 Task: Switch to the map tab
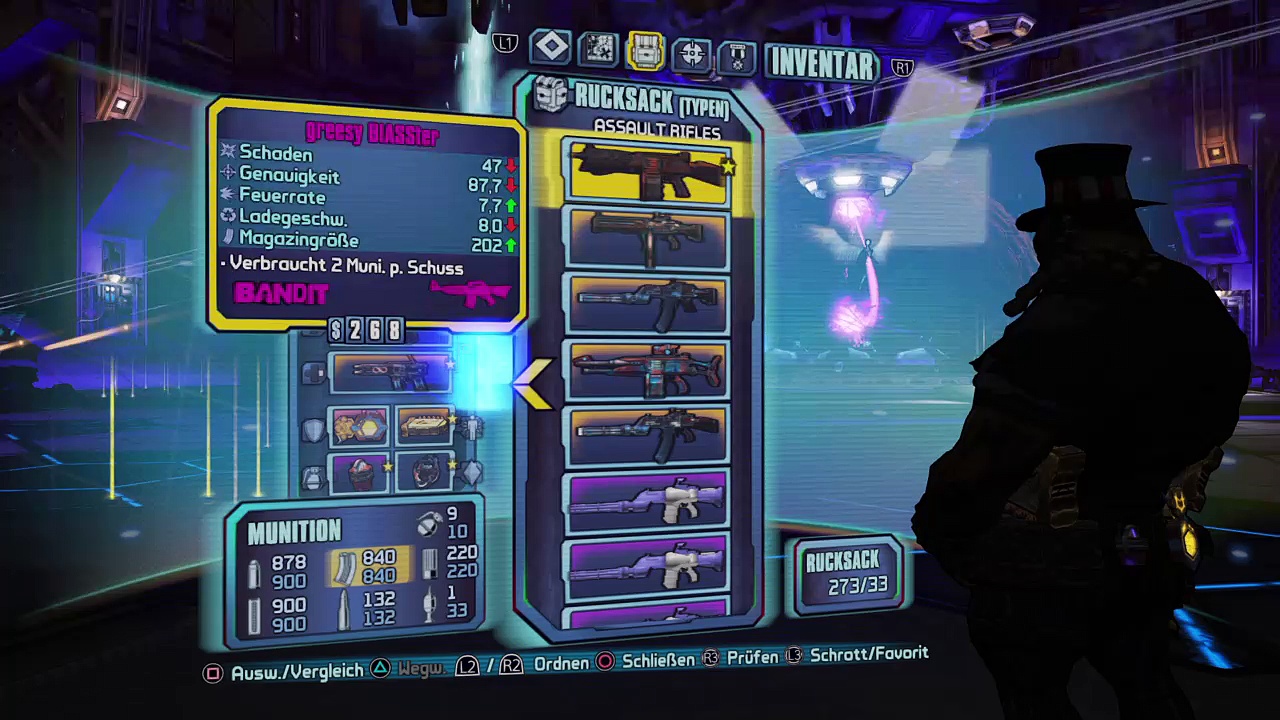(599, 48)
